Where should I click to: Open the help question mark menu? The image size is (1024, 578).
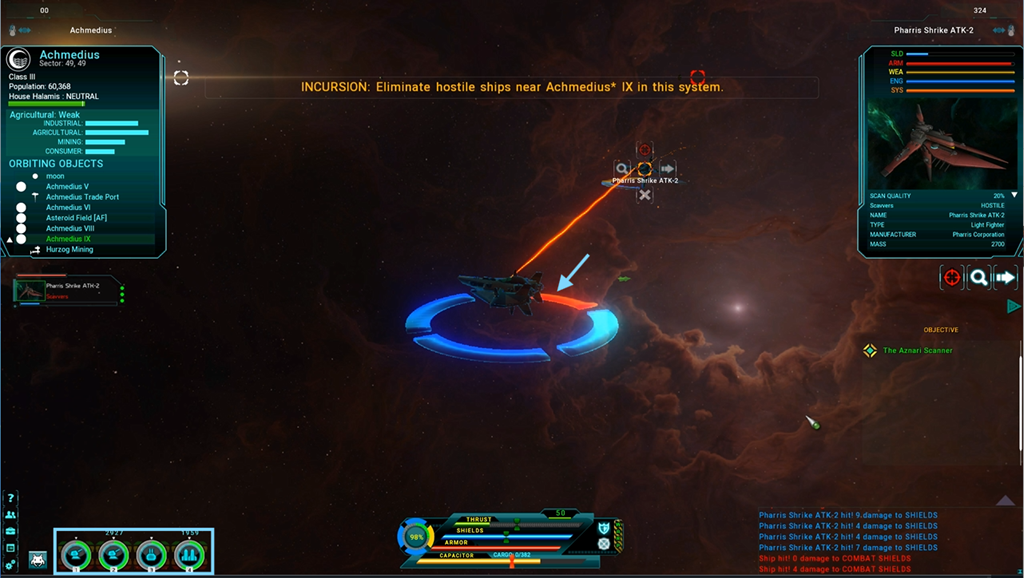pyautogui.click(x=11, y=498)
